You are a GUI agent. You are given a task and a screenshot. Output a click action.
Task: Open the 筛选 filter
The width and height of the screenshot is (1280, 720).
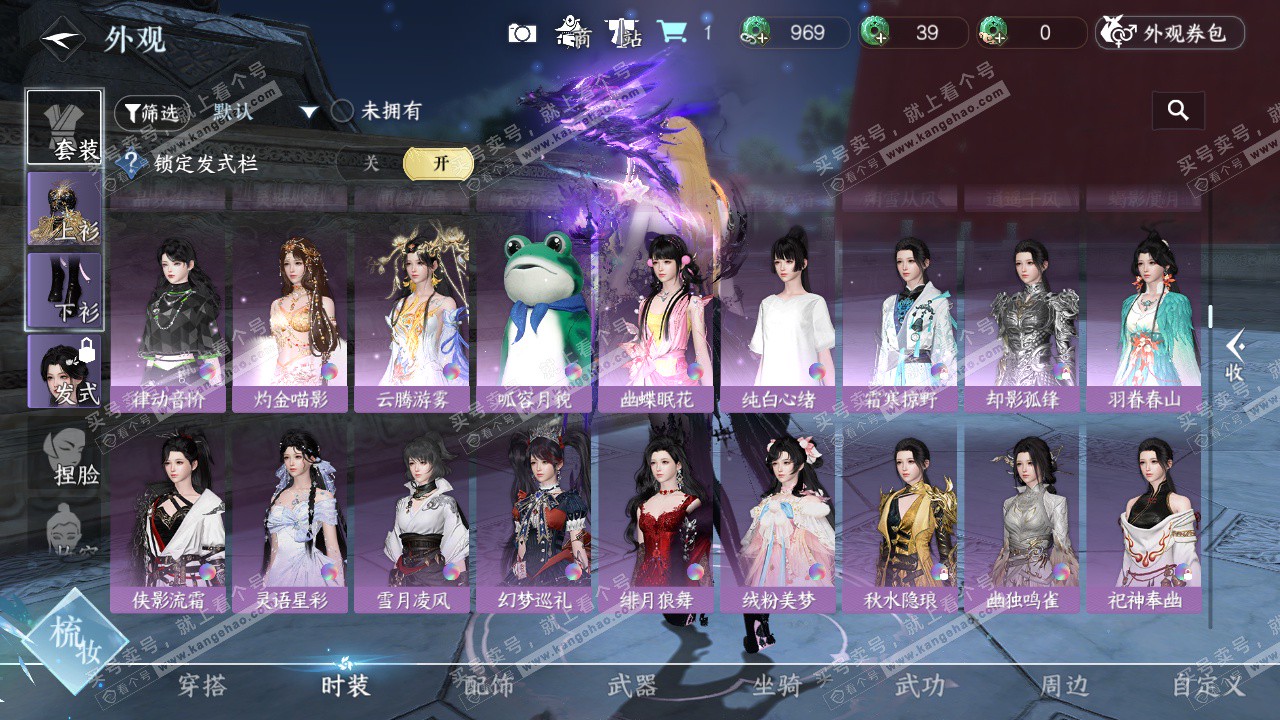coord(151,112)
